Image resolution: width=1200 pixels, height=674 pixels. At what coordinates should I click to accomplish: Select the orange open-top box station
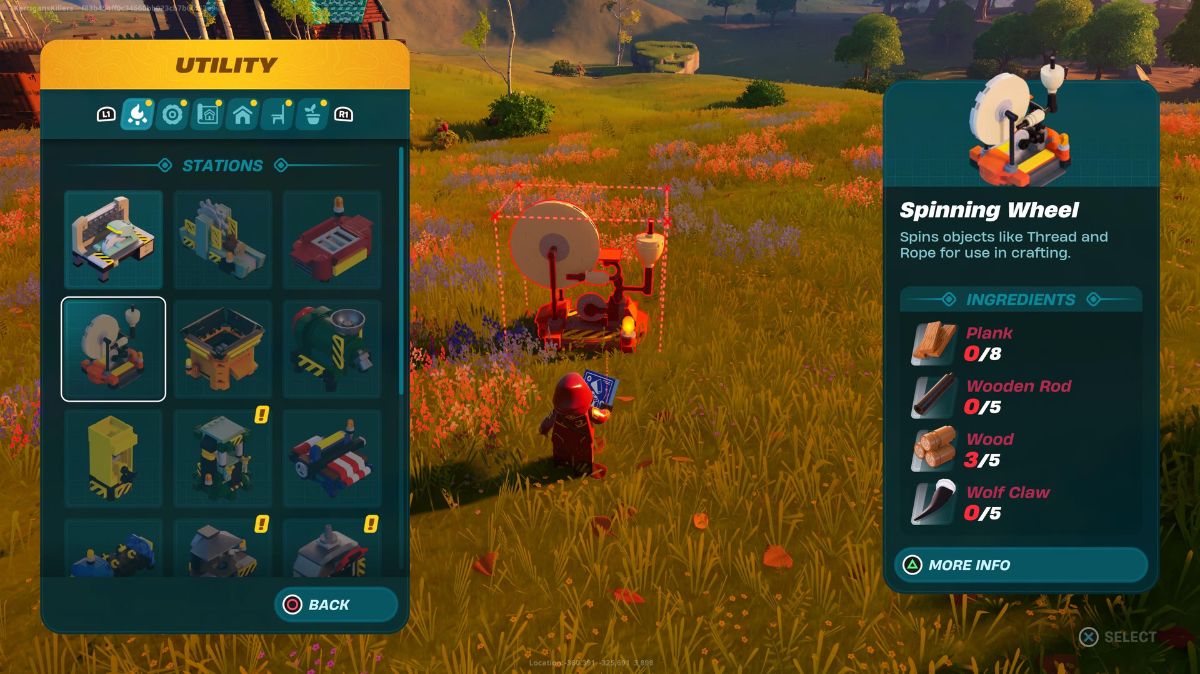click(223, 349)
